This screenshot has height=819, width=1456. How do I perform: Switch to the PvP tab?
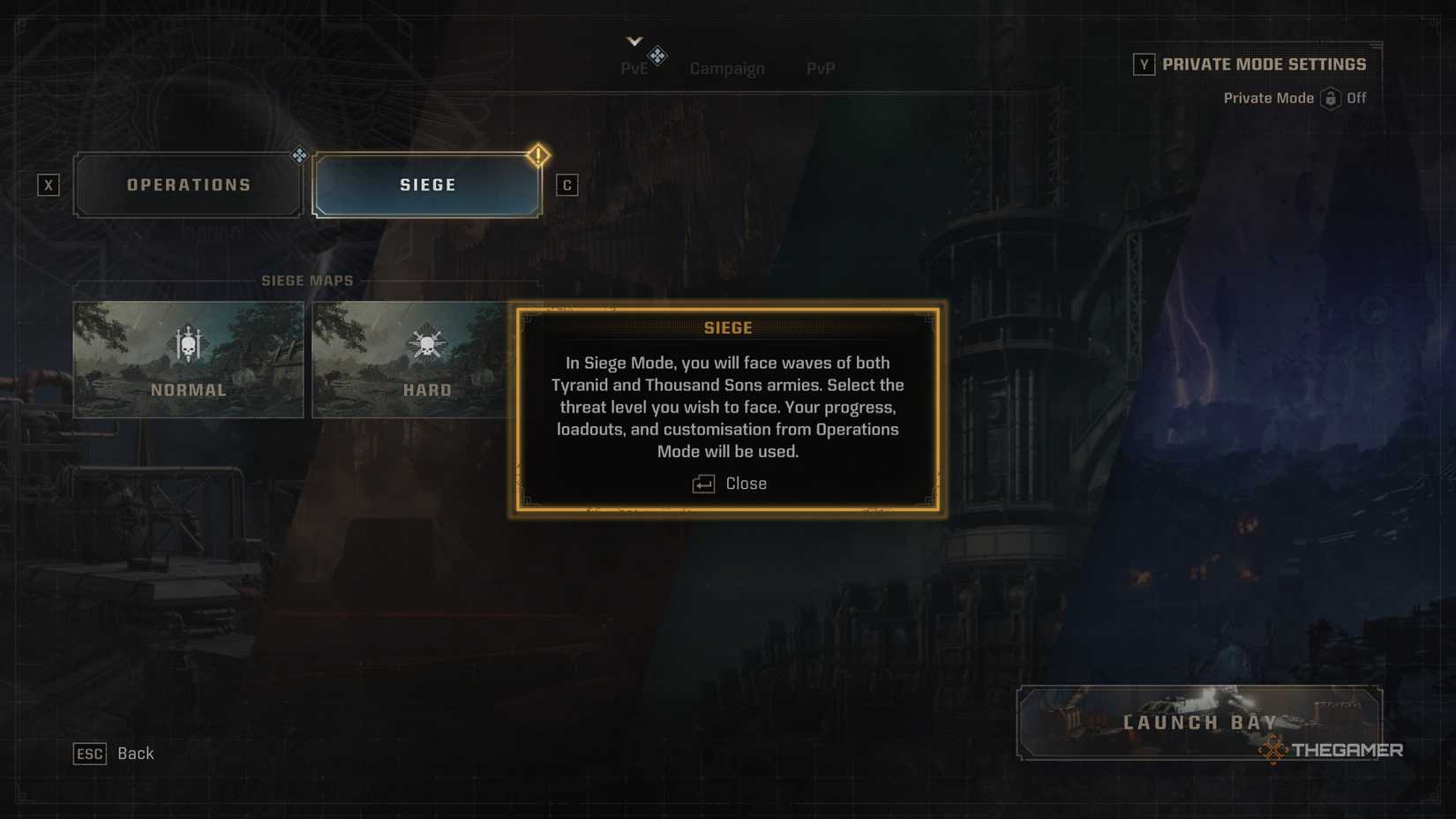[819, 68]
